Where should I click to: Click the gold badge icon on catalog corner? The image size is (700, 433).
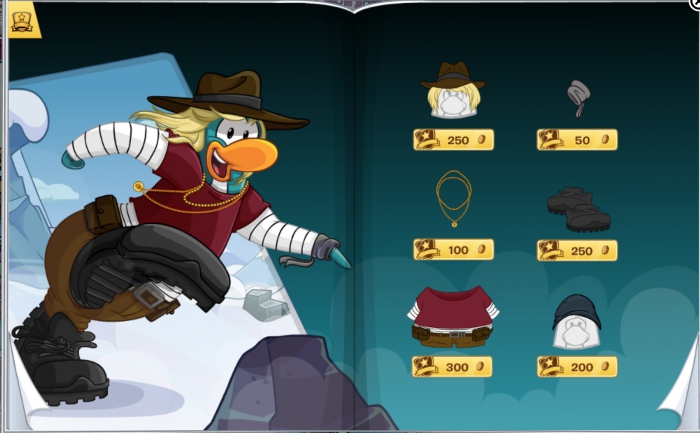click(x=24, y=19)
